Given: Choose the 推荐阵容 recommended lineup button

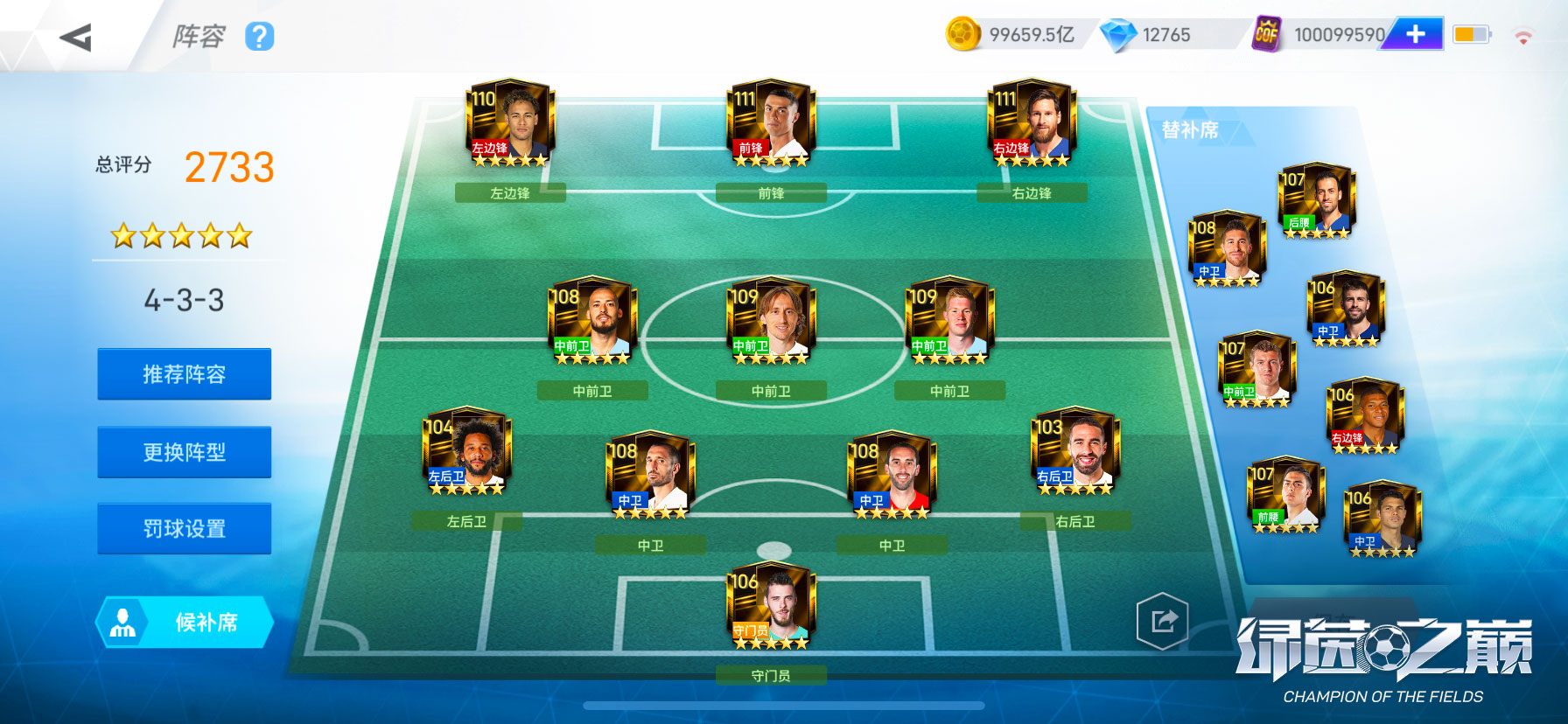Looking at the screenshot, I should [x=184, y=374].
